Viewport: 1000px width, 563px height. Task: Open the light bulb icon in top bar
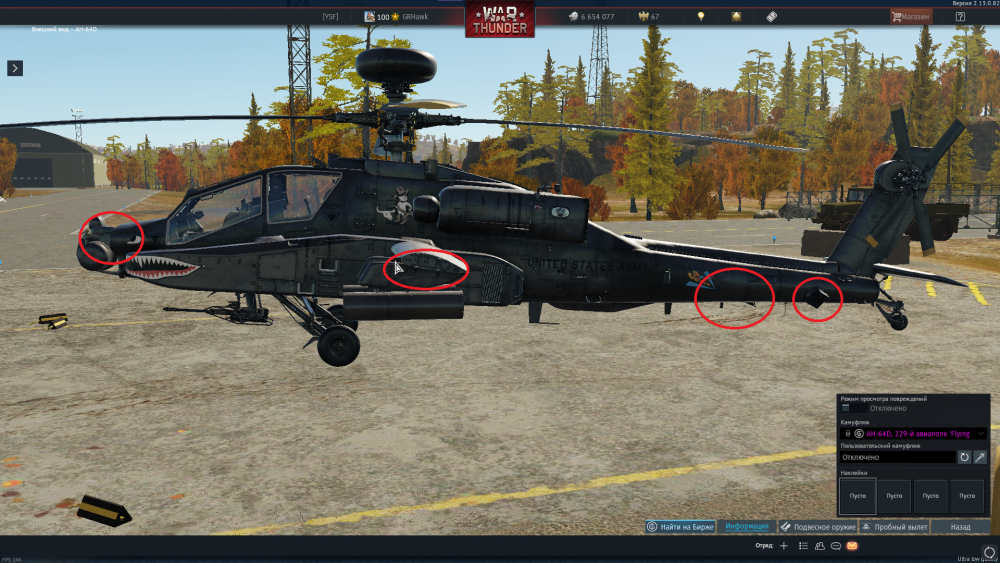click(701, 17)
